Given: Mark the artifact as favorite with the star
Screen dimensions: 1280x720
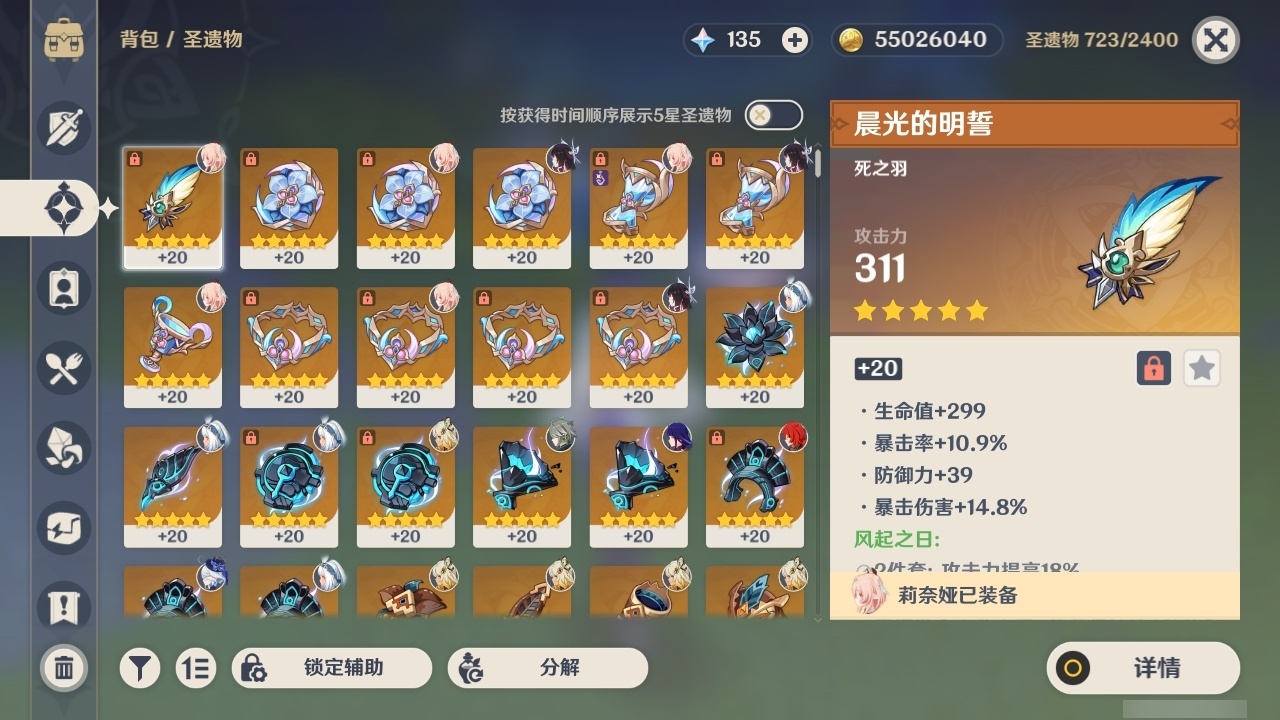Looking at the screenshot, I should point(1201,368).
